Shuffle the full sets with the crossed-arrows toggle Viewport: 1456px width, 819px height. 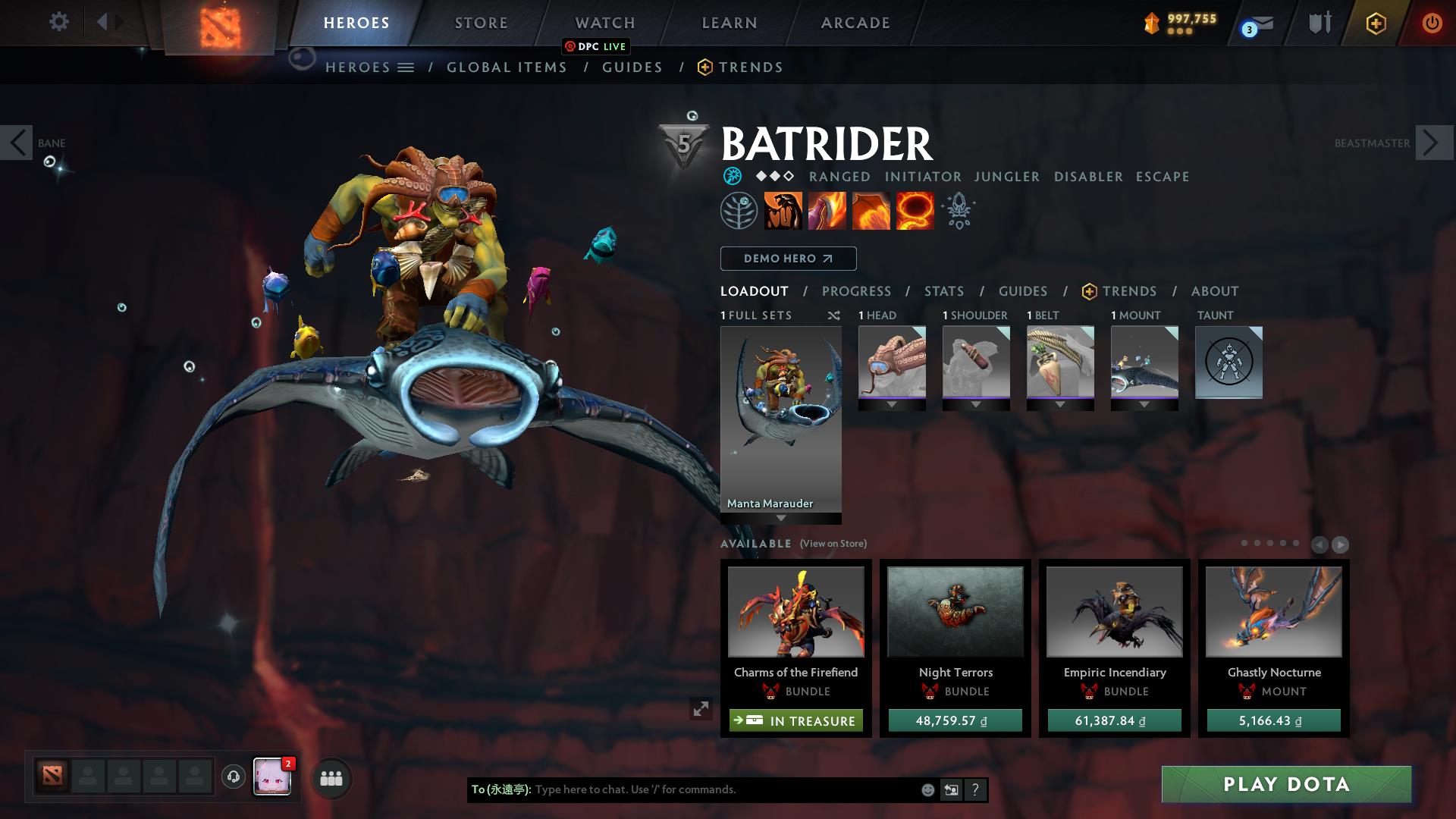pyautogui.click(x=834, y=316)
